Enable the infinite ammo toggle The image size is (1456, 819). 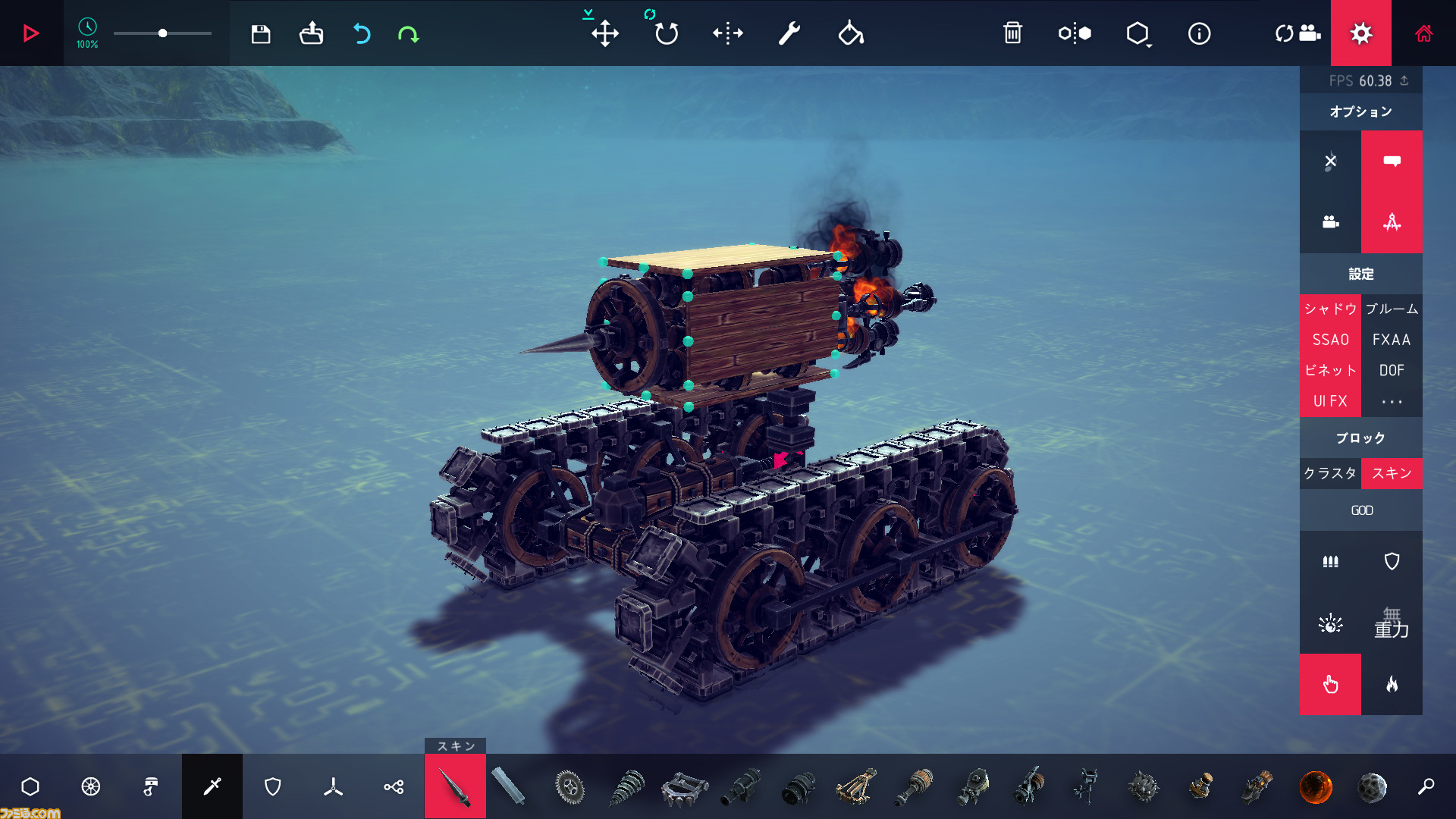pos(1331,561)
